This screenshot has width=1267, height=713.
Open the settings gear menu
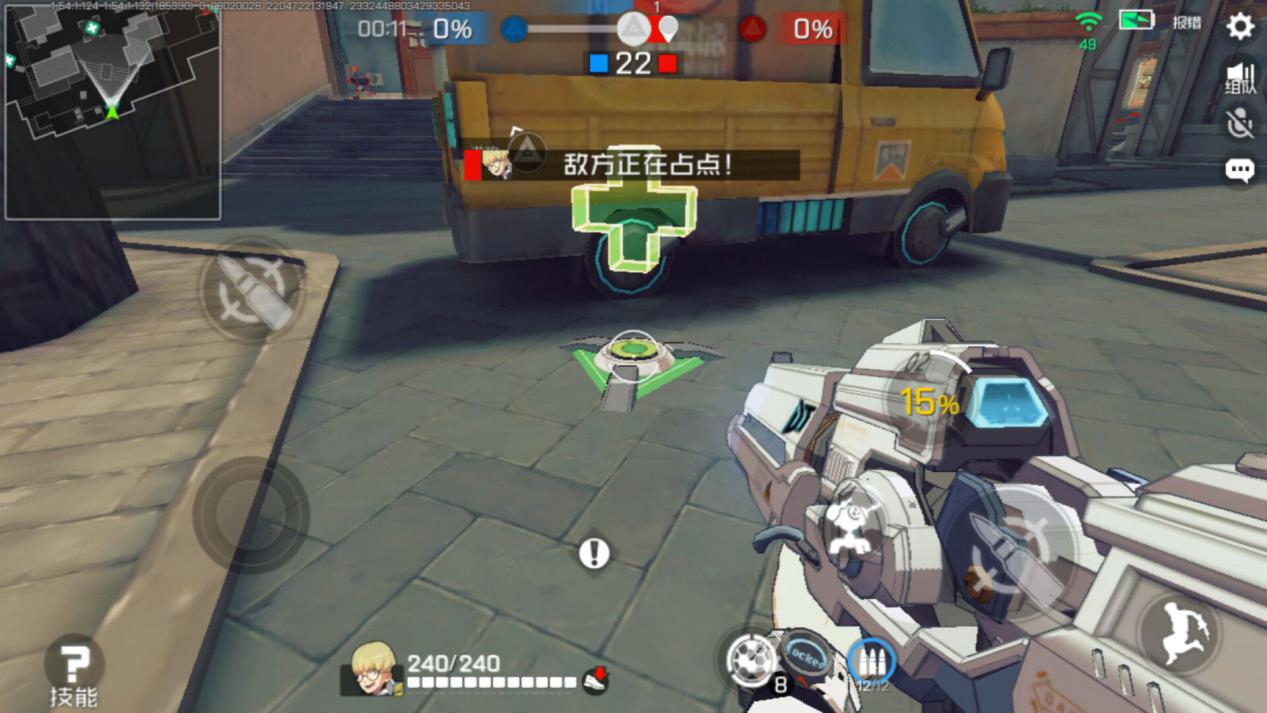pos(1240,26)
